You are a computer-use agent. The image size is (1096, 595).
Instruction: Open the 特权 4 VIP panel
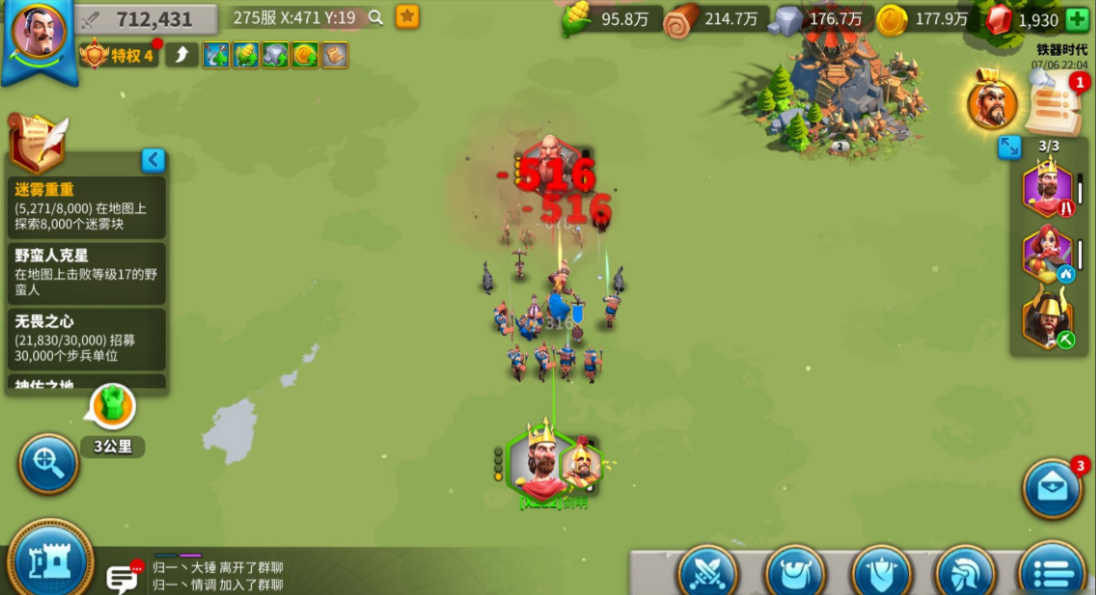tap(120, 55)
